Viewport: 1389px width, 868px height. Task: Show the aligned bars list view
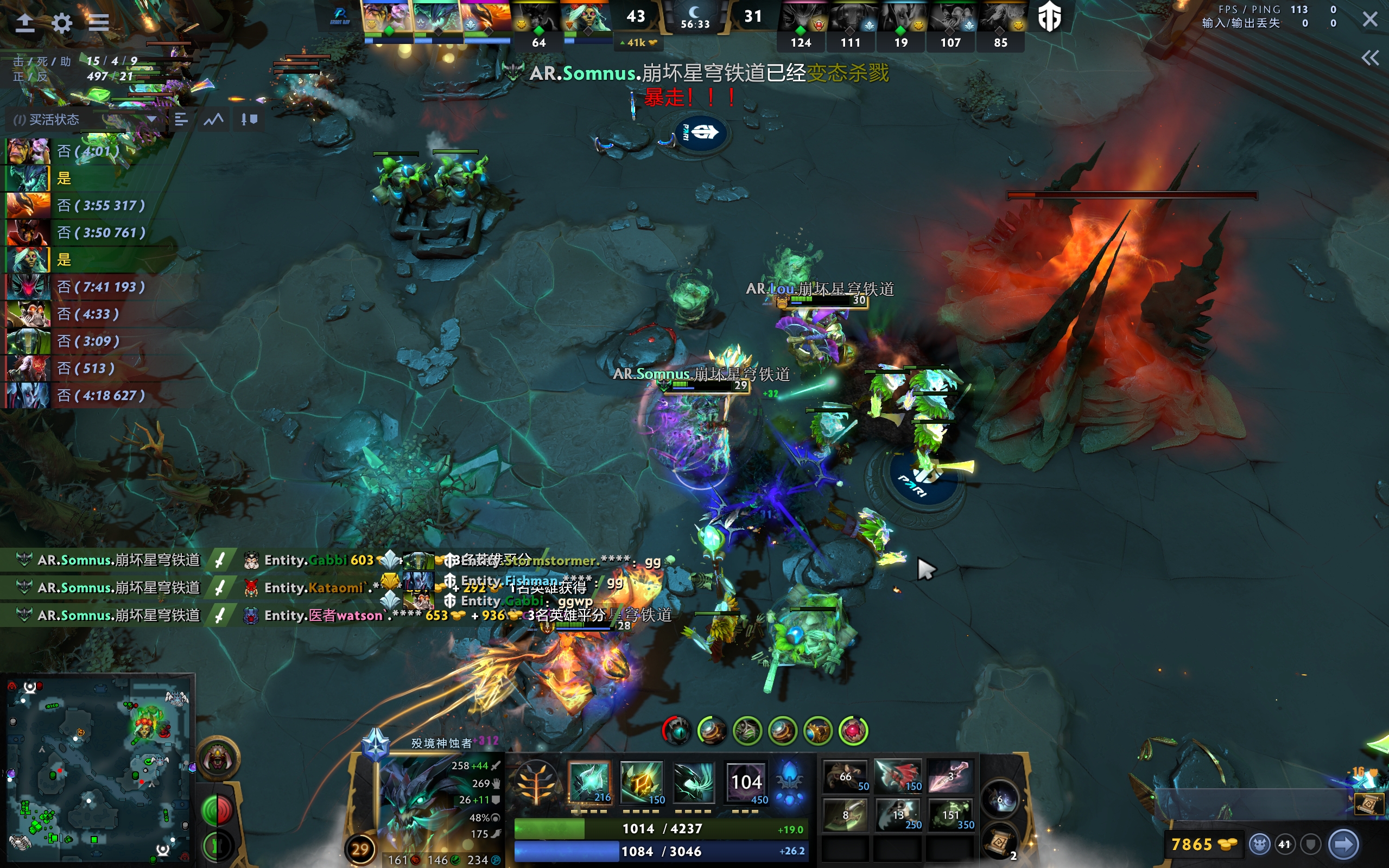click(x=181, y=119)
